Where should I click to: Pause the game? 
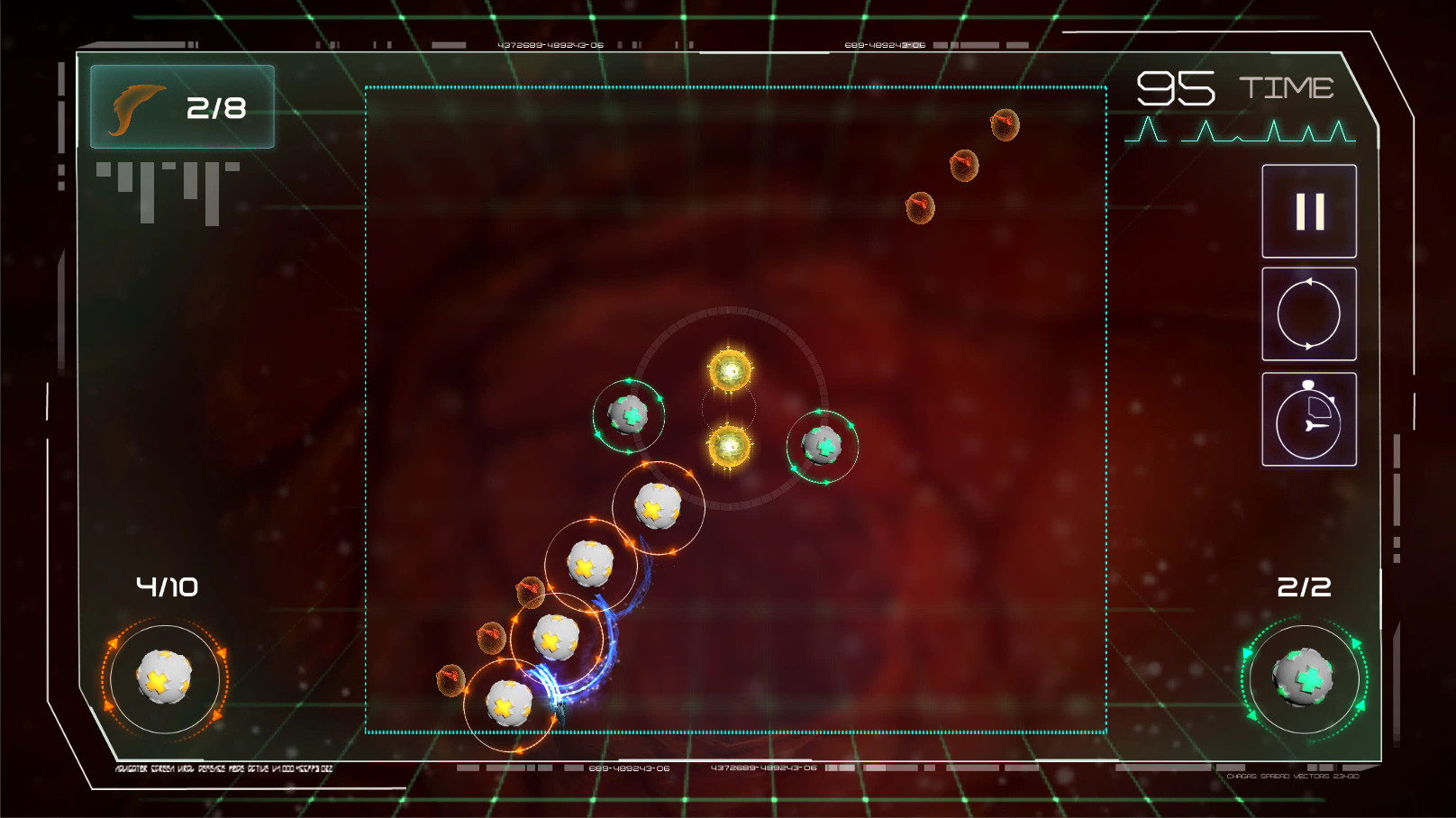click(x=1308, y=211)
